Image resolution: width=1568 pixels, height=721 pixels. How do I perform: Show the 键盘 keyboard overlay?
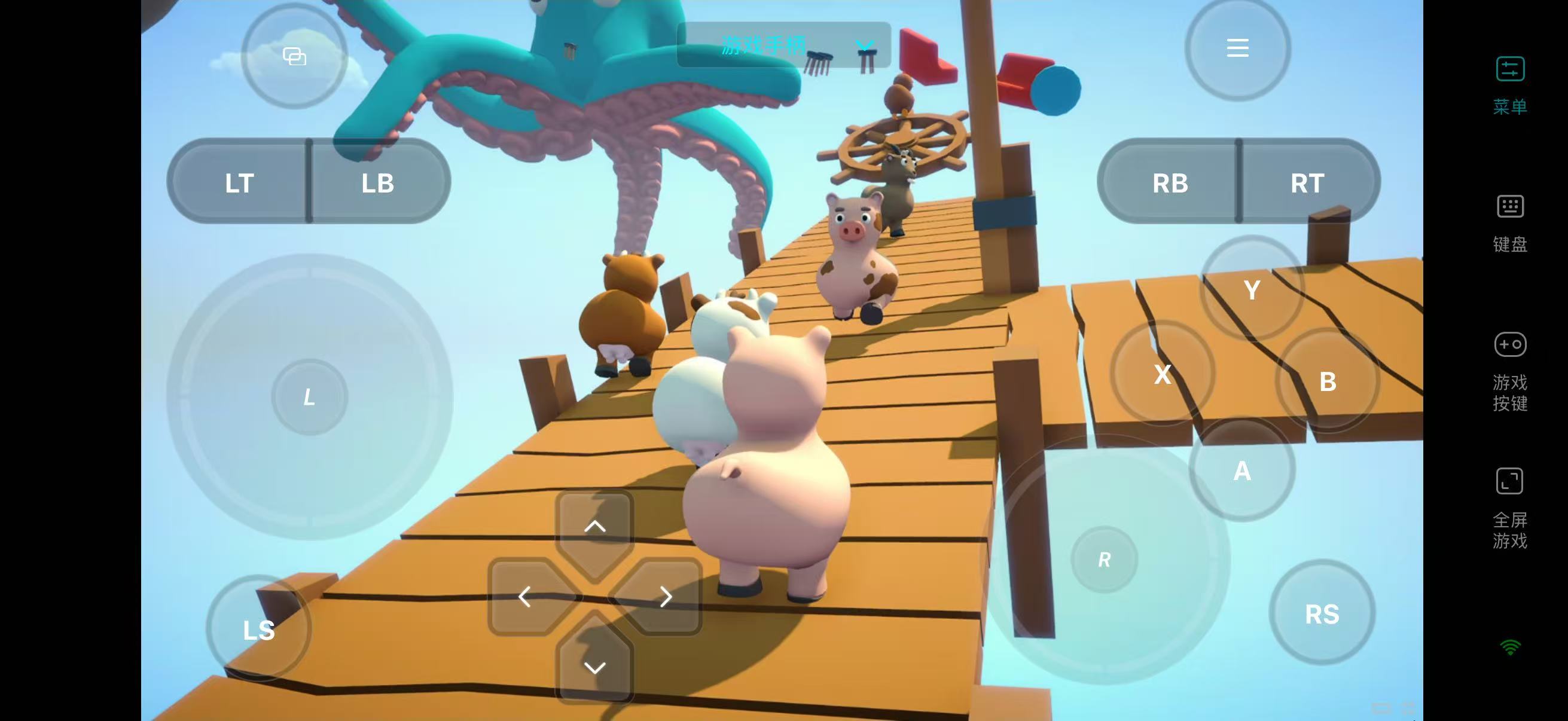coord(1510,222)
